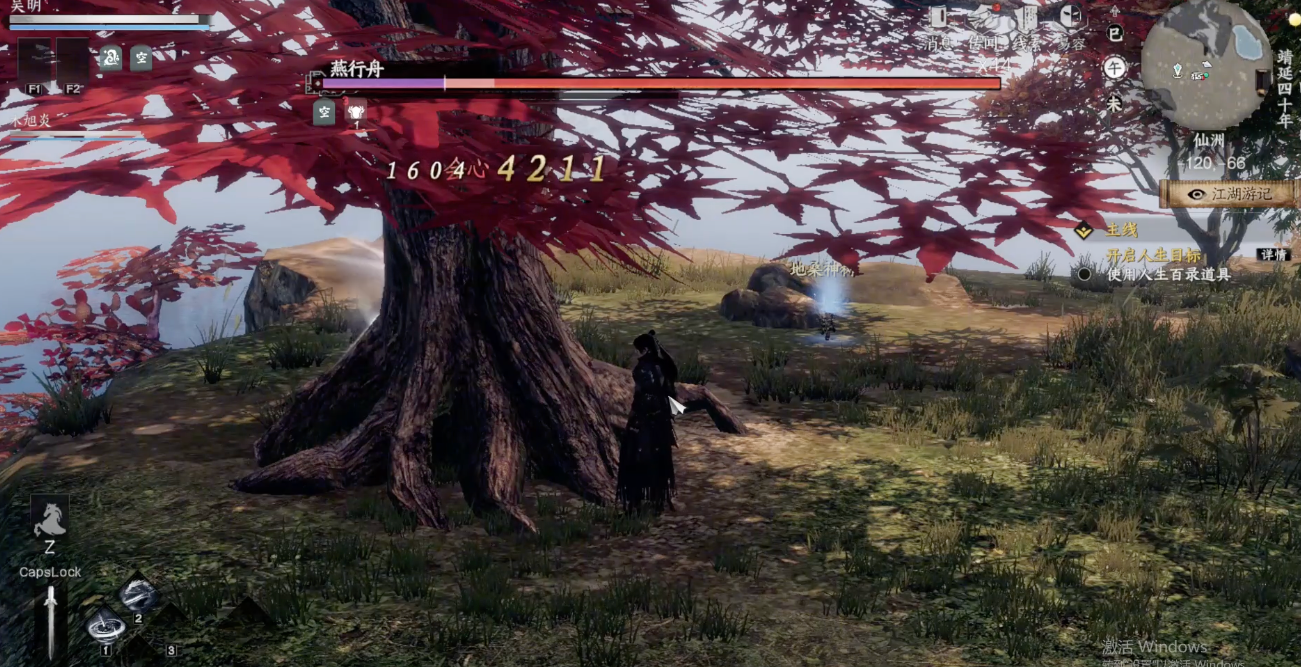The width and height of the screenshot is (1302, 668).
Task: Click the horse mount summon icon
Action: 49,518
